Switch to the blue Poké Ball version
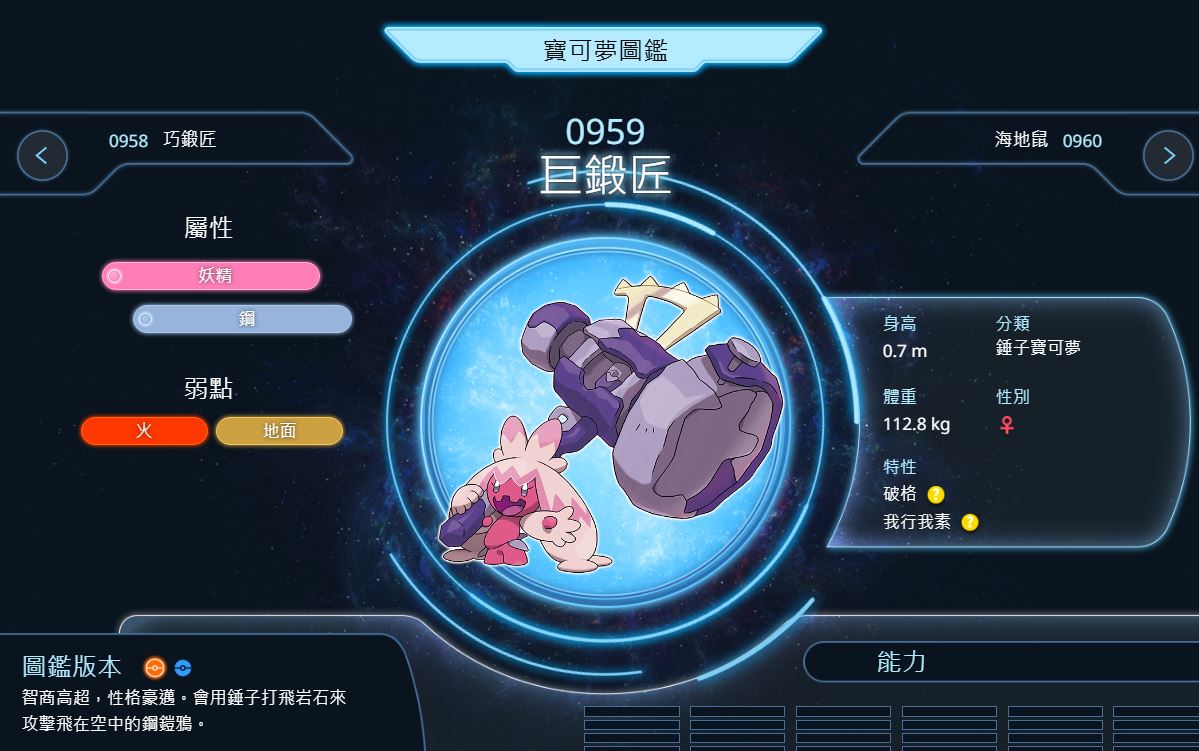Image resolution: width=1199 pixels, height=751 pixels. click(182, 668)
